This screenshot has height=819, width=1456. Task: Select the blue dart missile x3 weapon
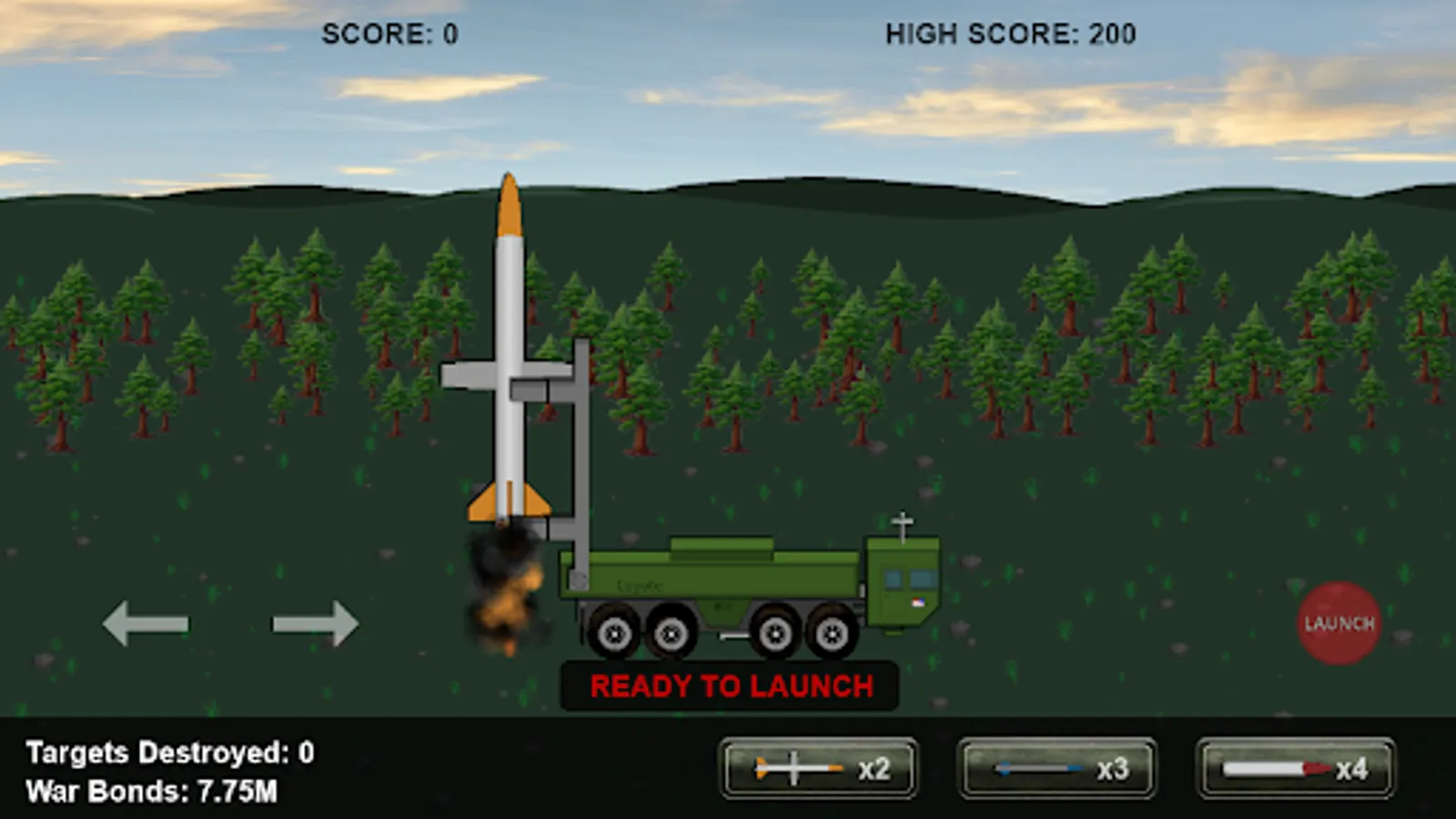[x=1056, y=769]
